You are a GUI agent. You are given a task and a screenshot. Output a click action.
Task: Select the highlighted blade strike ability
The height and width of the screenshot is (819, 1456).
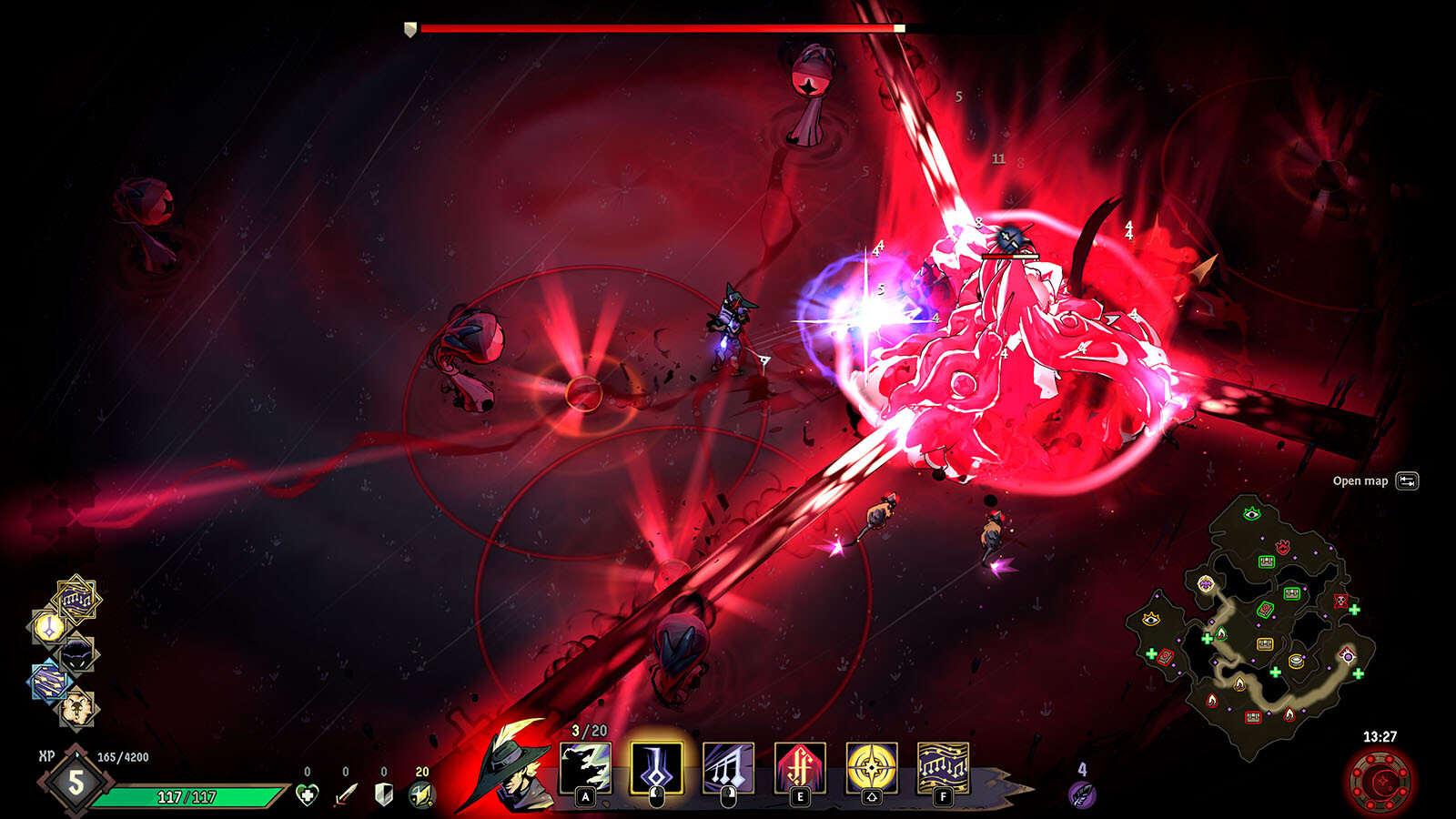[656, 768]
